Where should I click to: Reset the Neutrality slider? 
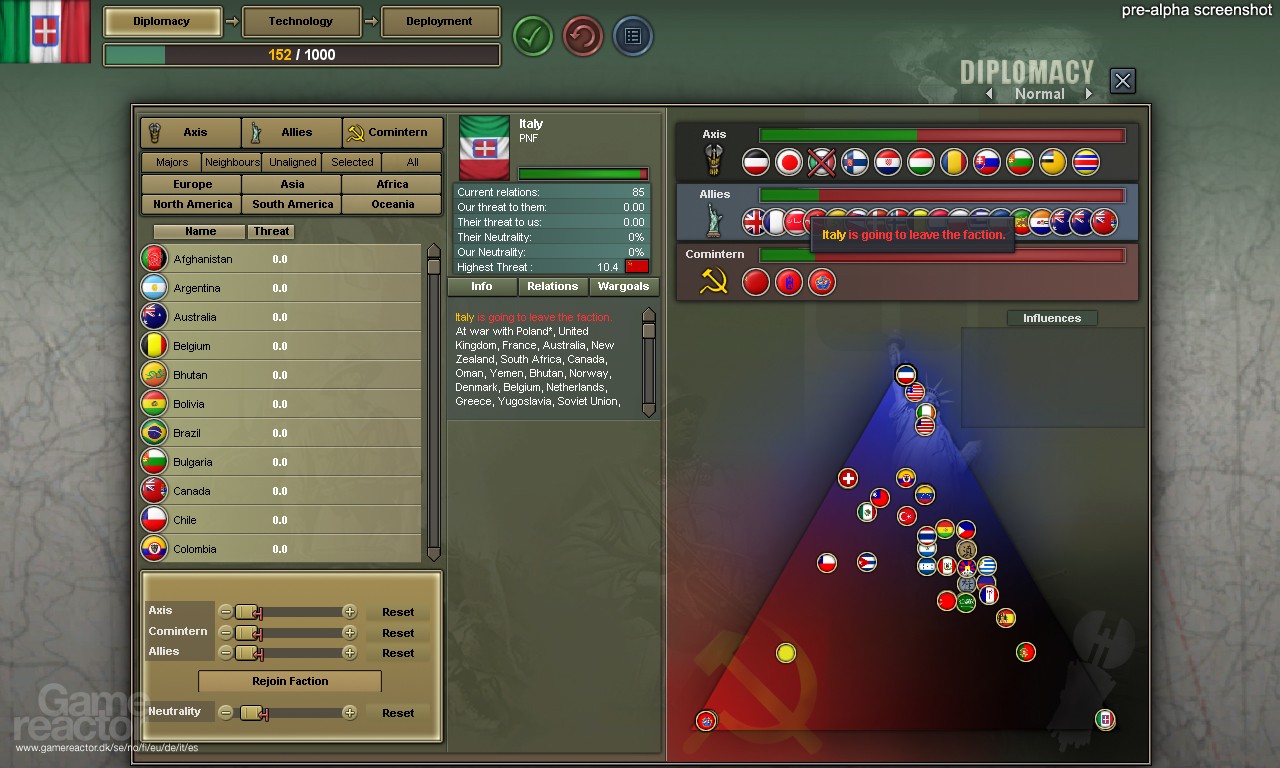(x=398, y=712)
